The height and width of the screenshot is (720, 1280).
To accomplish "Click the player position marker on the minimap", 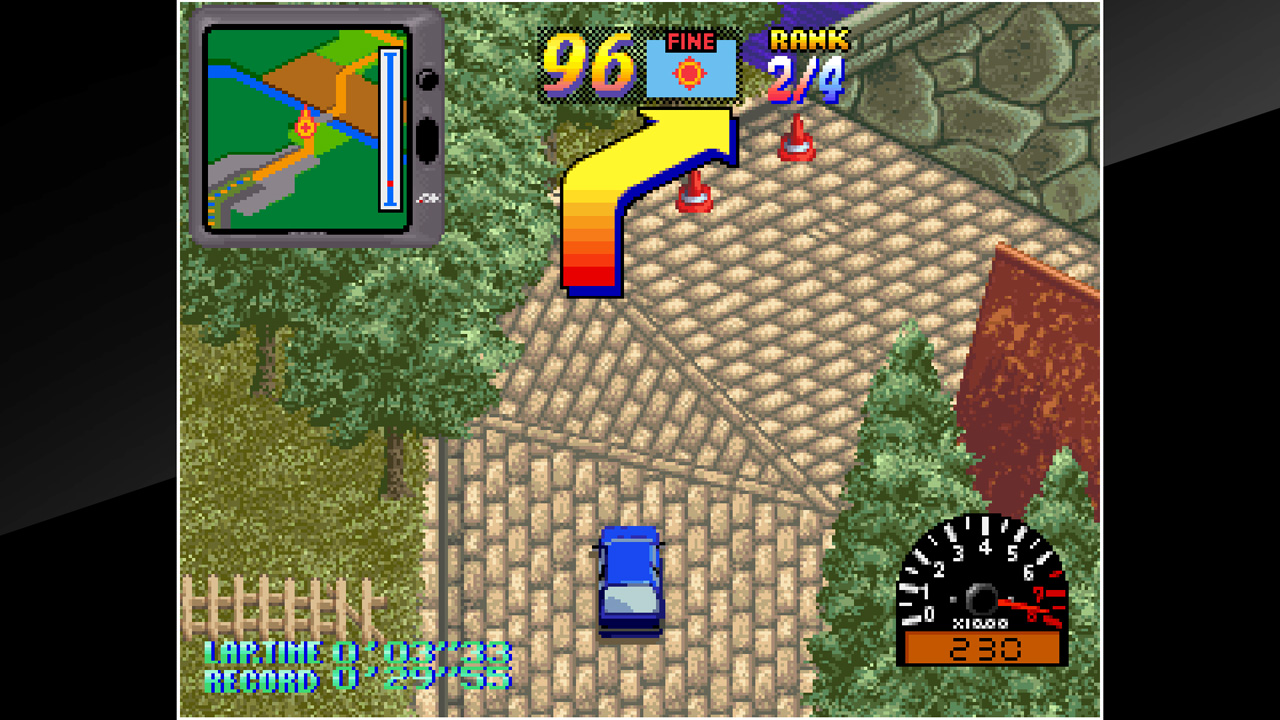I will coord(303,128).
